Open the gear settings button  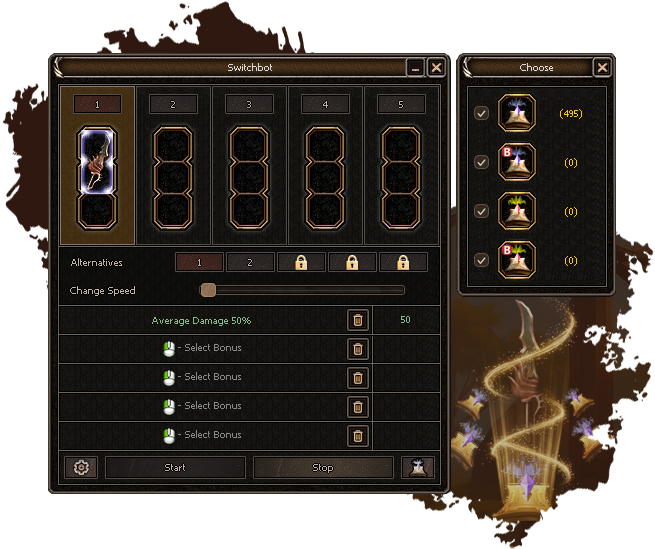(80, 467)
